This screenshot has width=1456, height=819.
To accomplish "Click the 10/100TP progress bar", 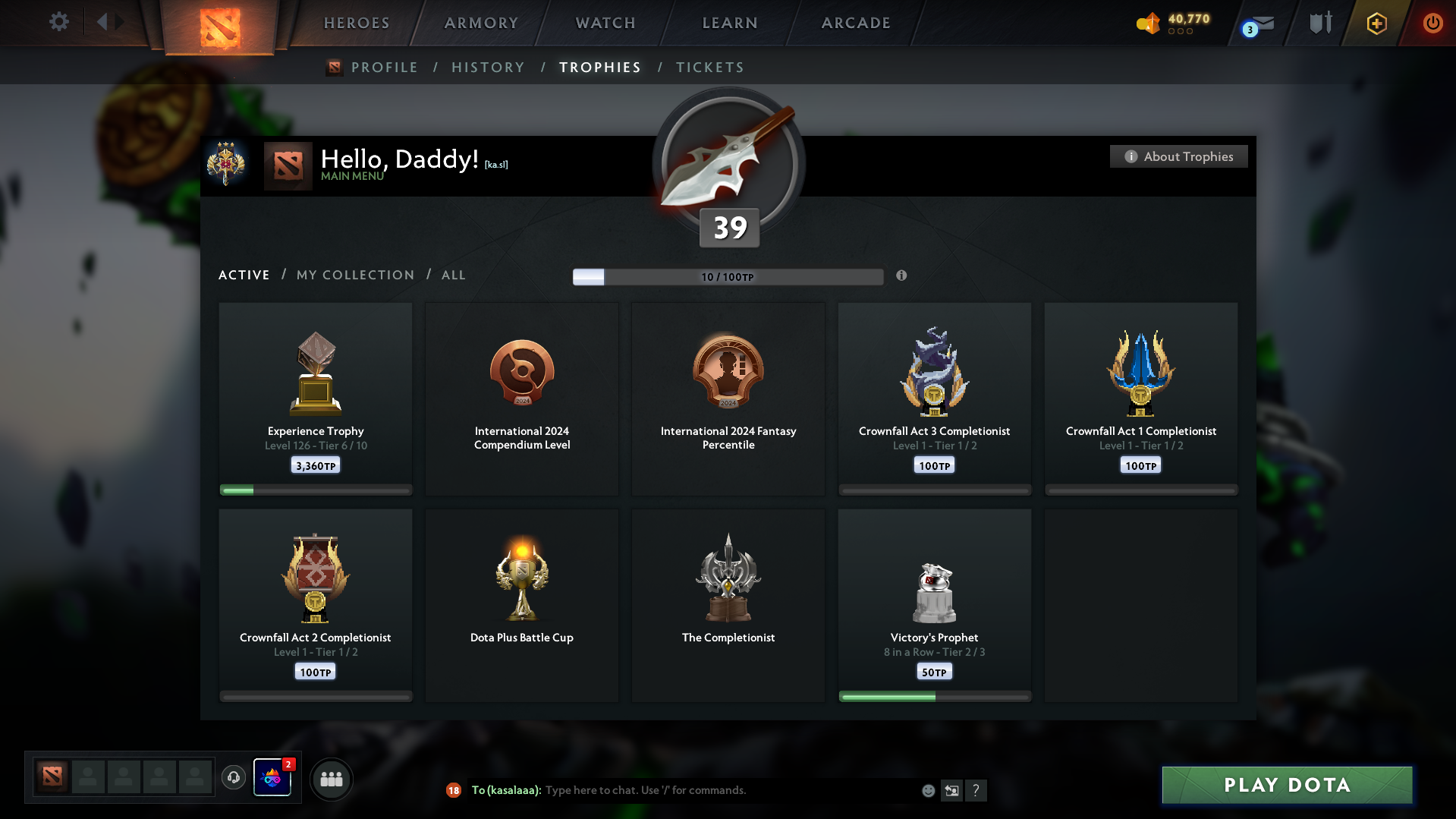I will (728, 277).
